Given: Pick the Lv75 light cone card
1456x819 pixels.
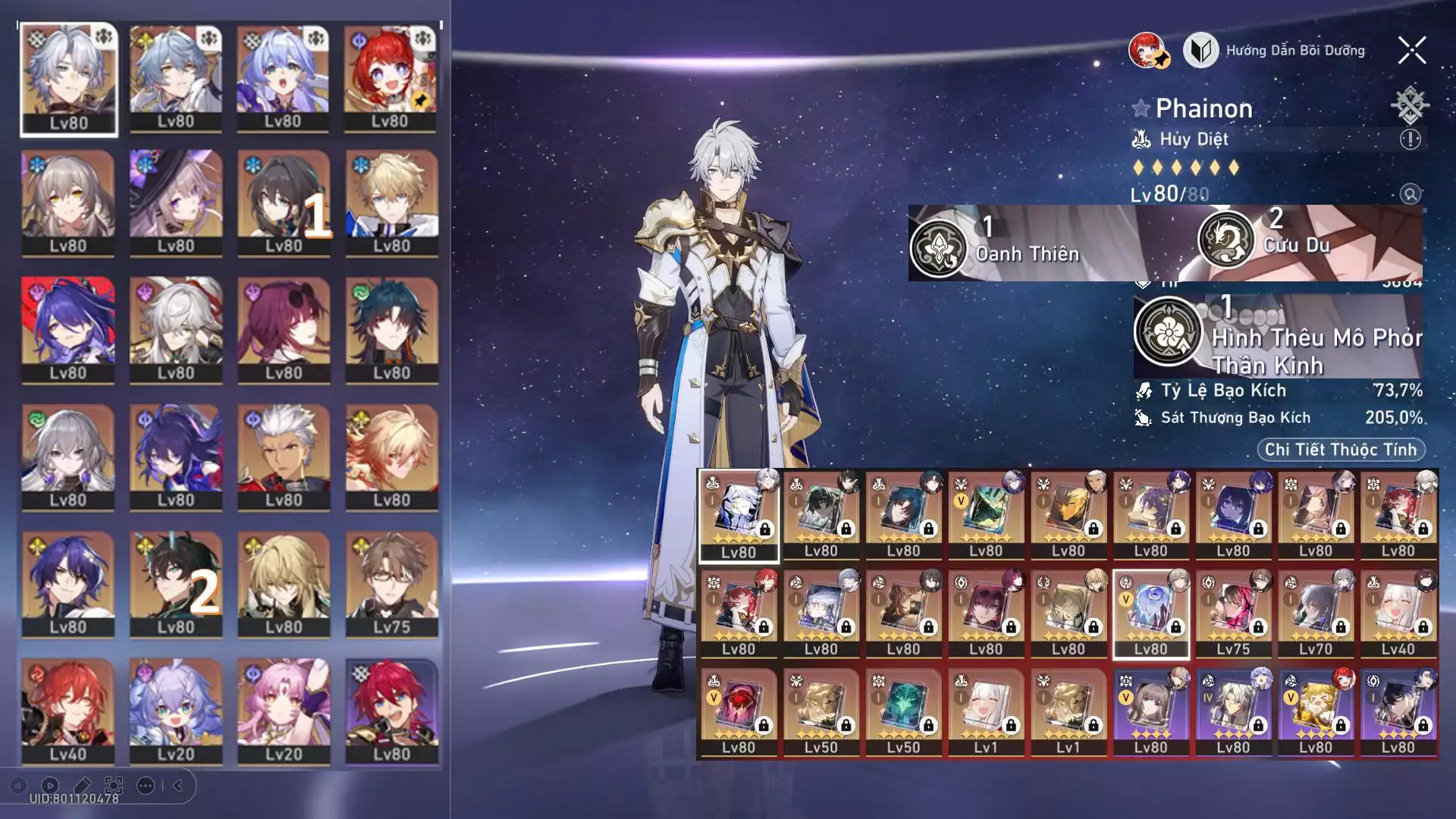Looking at the screenshot, I should [x=1233, y=613].
